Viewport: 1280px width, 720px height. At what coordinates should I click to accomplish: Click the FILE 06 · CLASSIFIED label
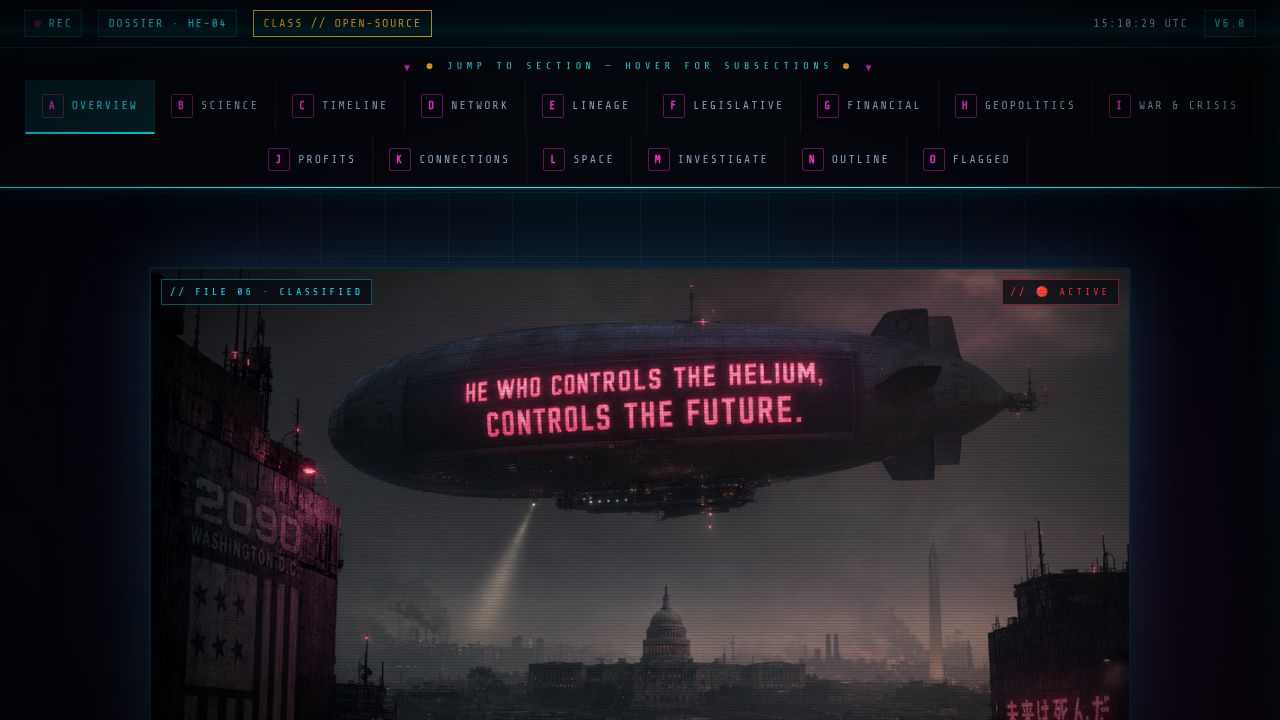coord(266,292)
